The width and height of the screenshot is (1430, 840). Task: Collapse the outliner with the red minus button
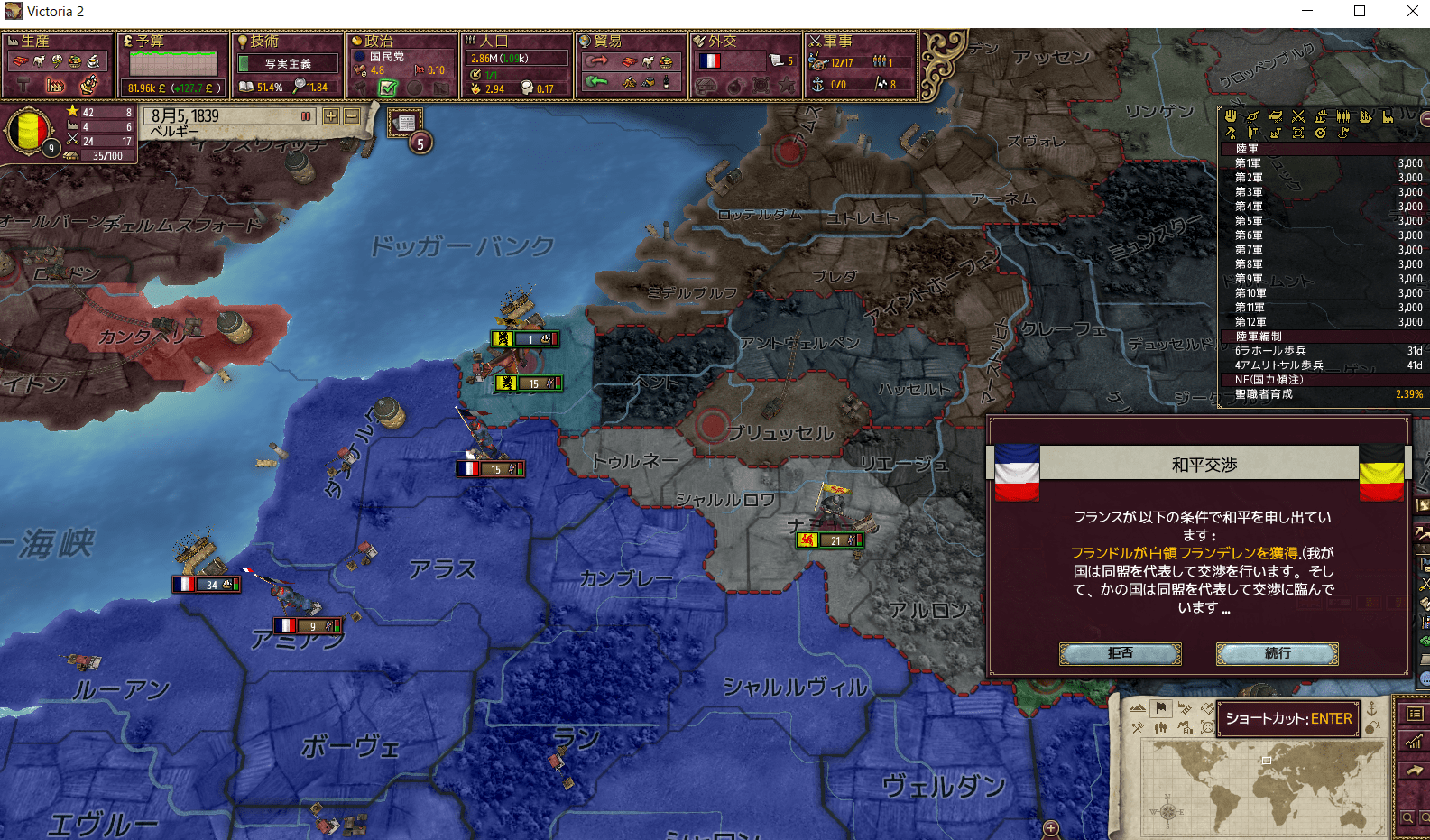[1424, 120]
